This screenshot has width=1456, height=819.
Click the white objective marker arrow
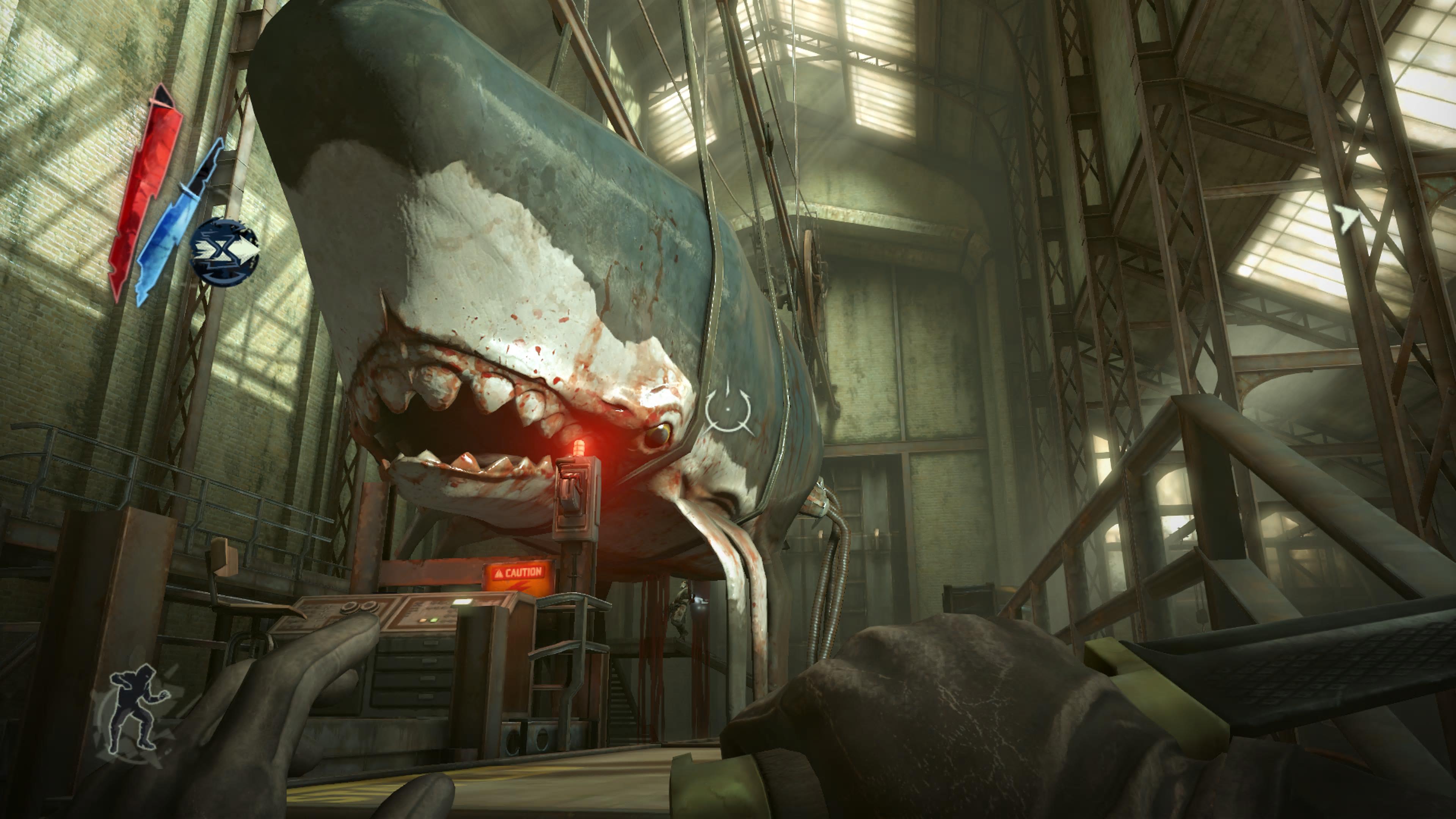tap(1347, 218)
